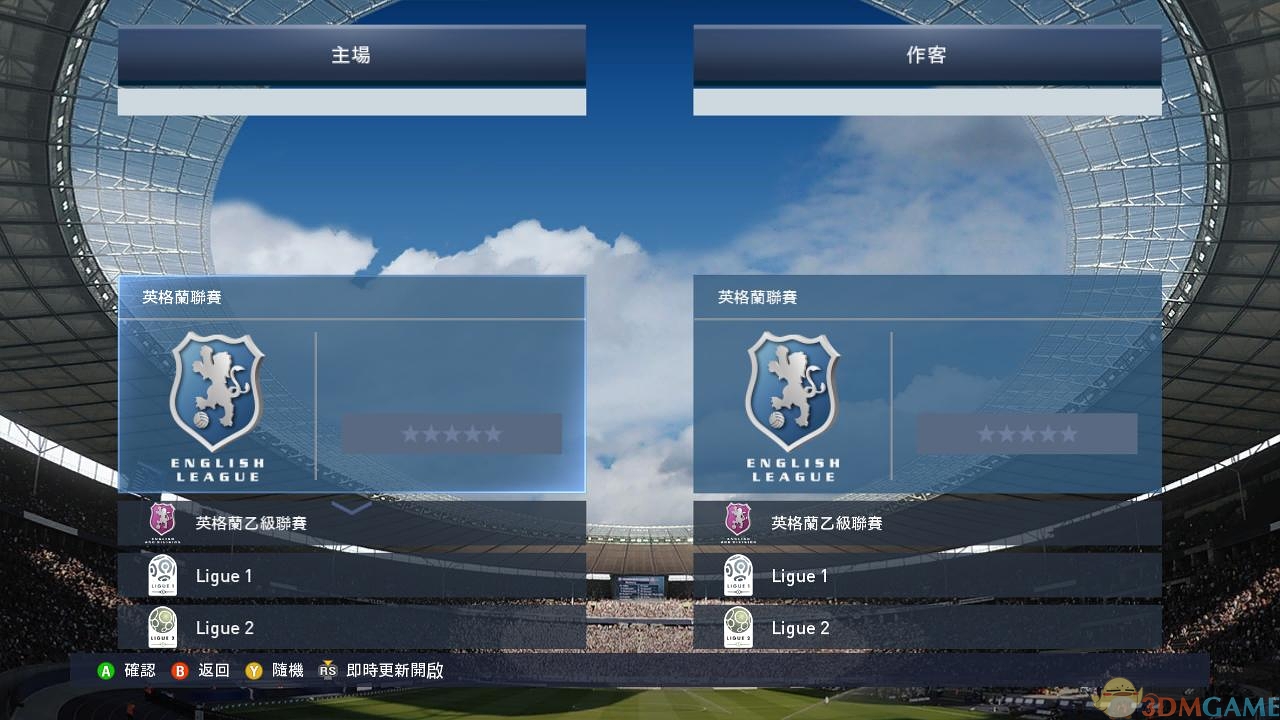The height and width of the screenshot is (720, 1280).
Task: Switch to the 主場 tab
Action: (352, 56)
